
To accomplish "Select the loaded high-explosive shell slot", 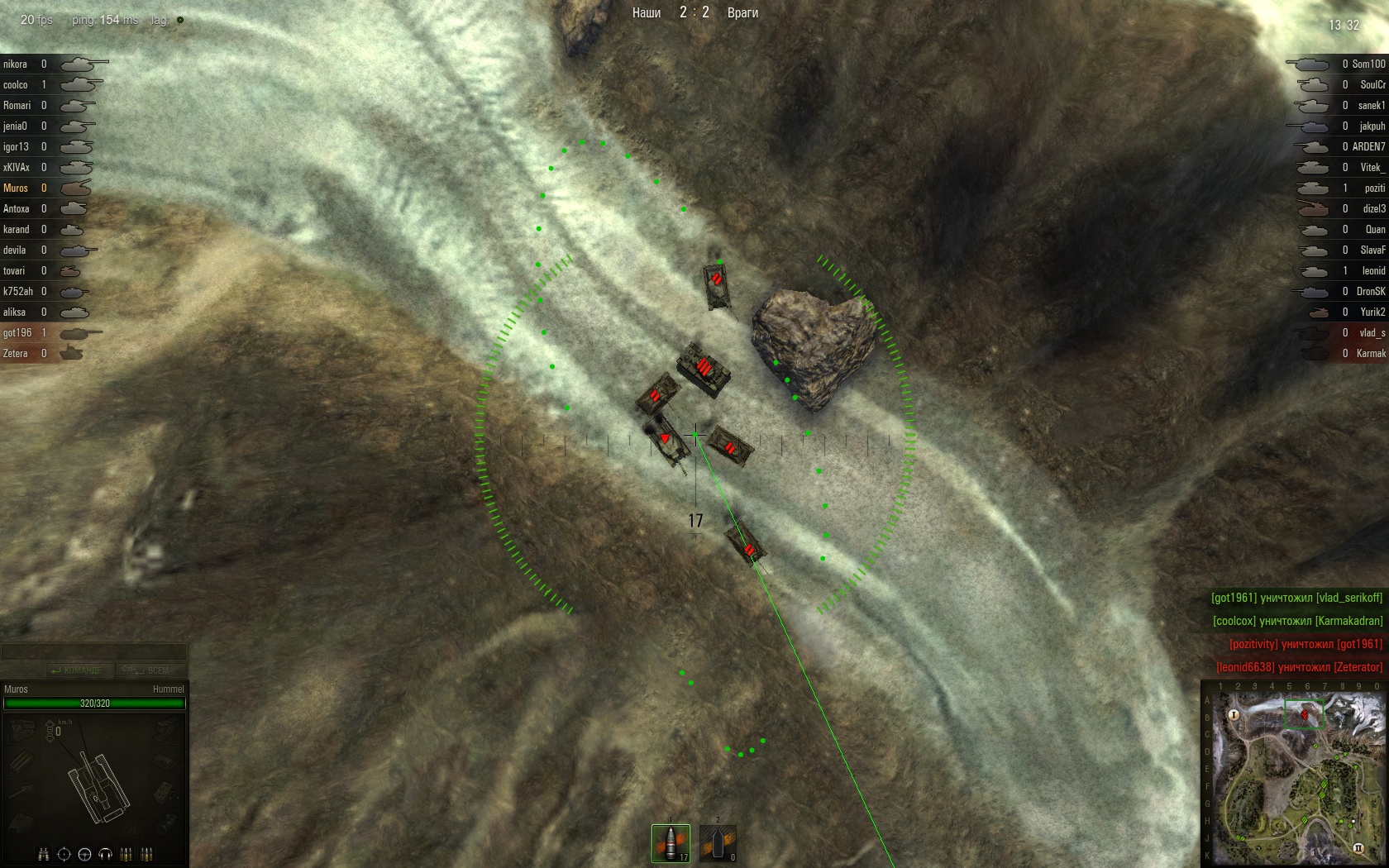I will (671, 842).
